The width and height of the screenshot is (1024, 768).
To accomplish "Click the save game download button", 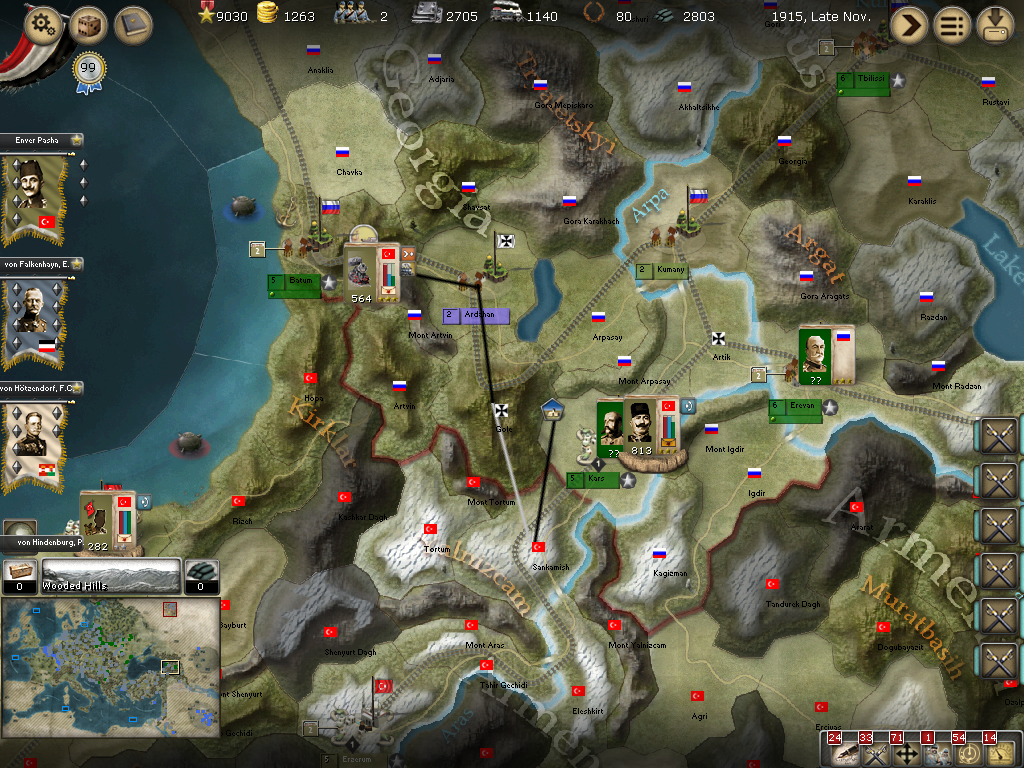I will (x=995, y=25).
